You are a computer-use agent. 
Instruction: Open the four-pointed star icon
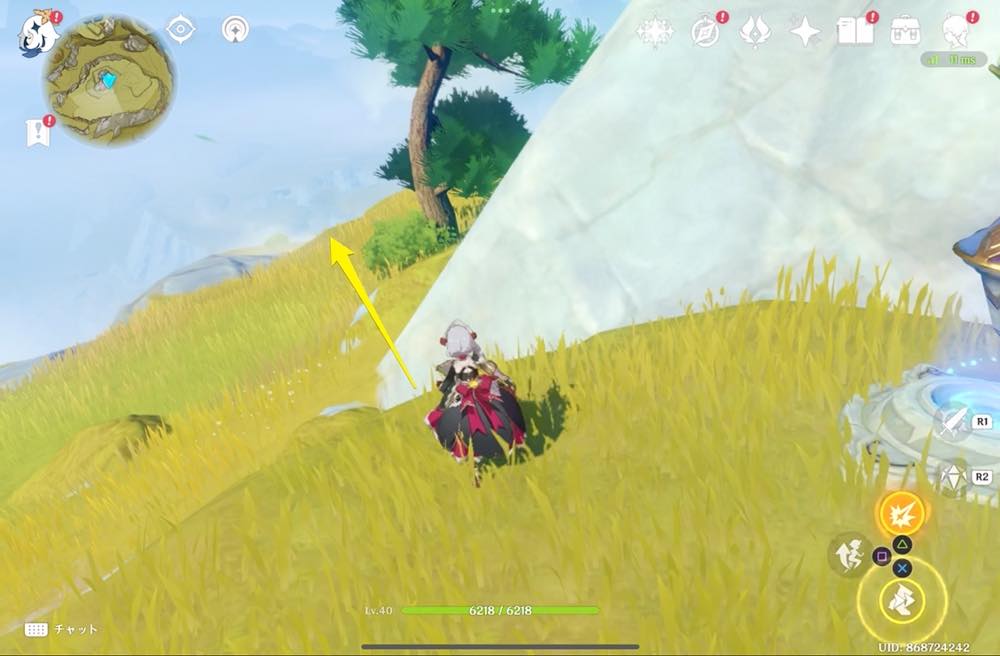point(804,32)
